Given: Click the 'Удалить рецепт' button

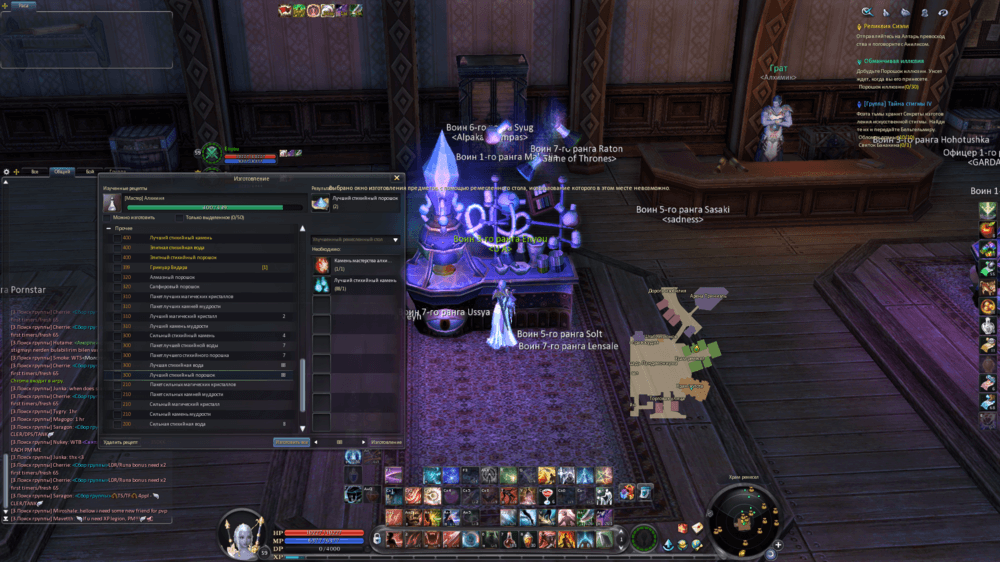Looking at the screenshot, I should [121, 441].
